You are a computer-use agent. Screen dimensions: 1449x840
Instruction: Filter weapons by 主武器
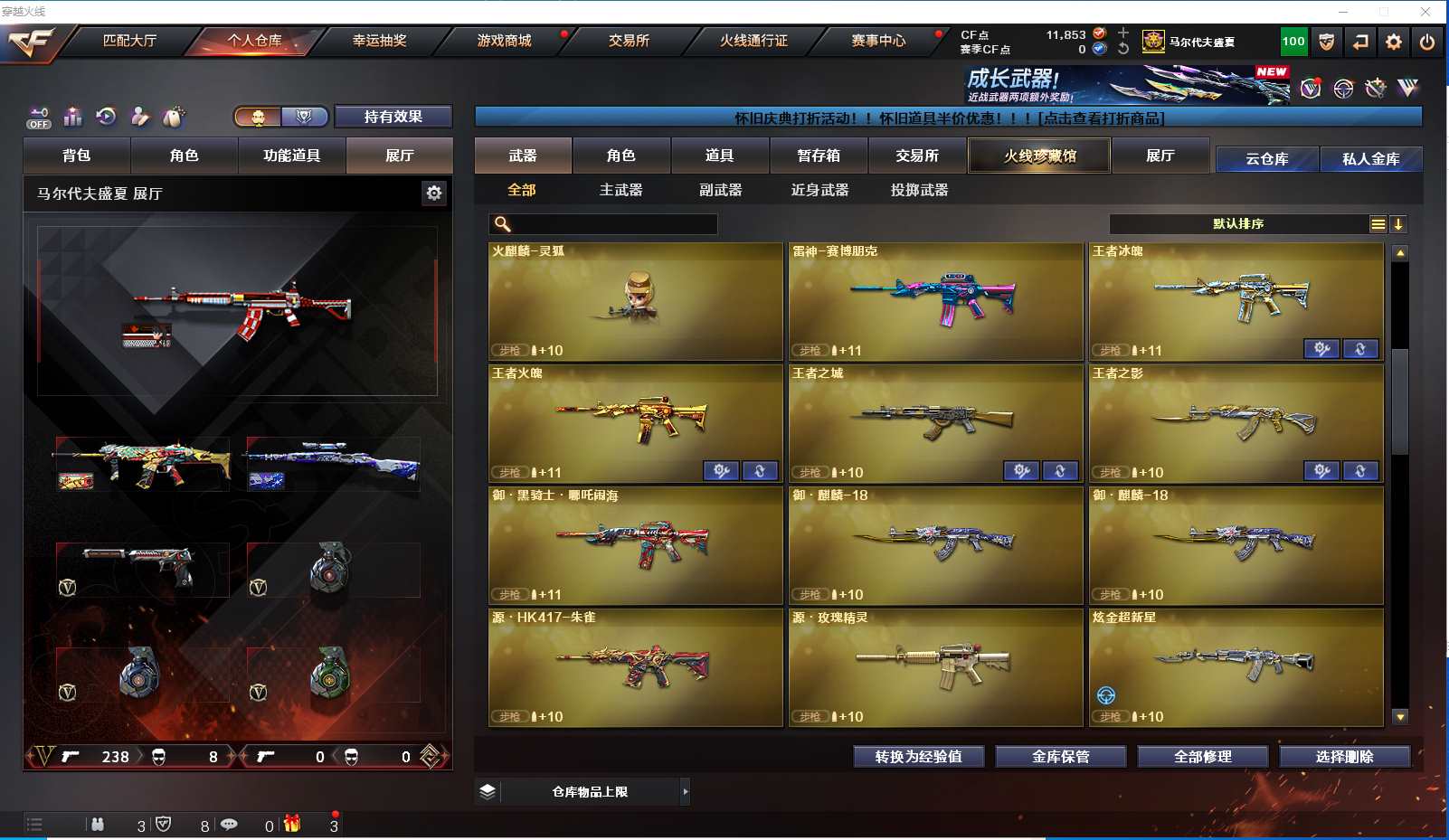(x=620, y=190)
